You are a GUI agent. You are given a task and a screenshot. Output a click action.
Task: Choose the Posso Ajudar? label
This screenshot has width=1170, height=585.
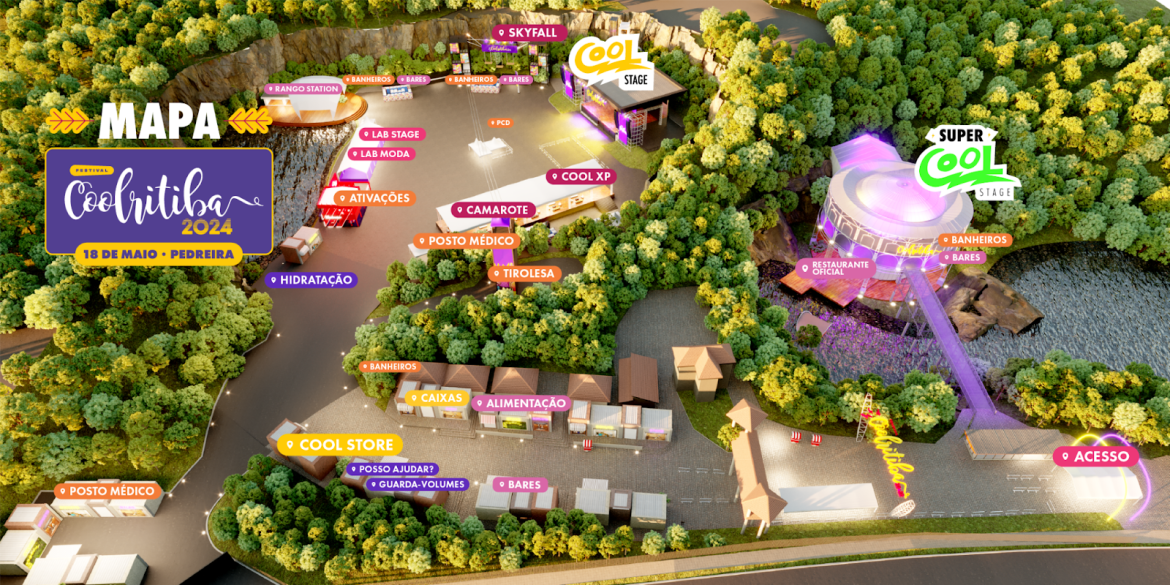click(392, 469)
